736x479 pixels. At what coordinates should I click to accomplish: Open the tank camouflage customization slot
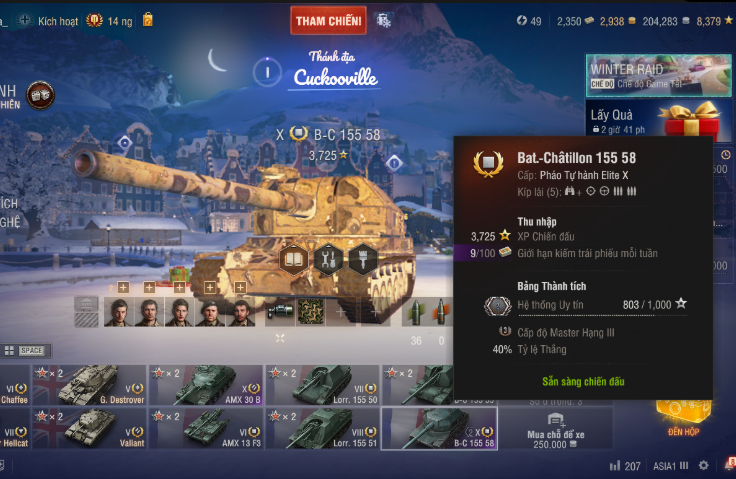(311, 312)
